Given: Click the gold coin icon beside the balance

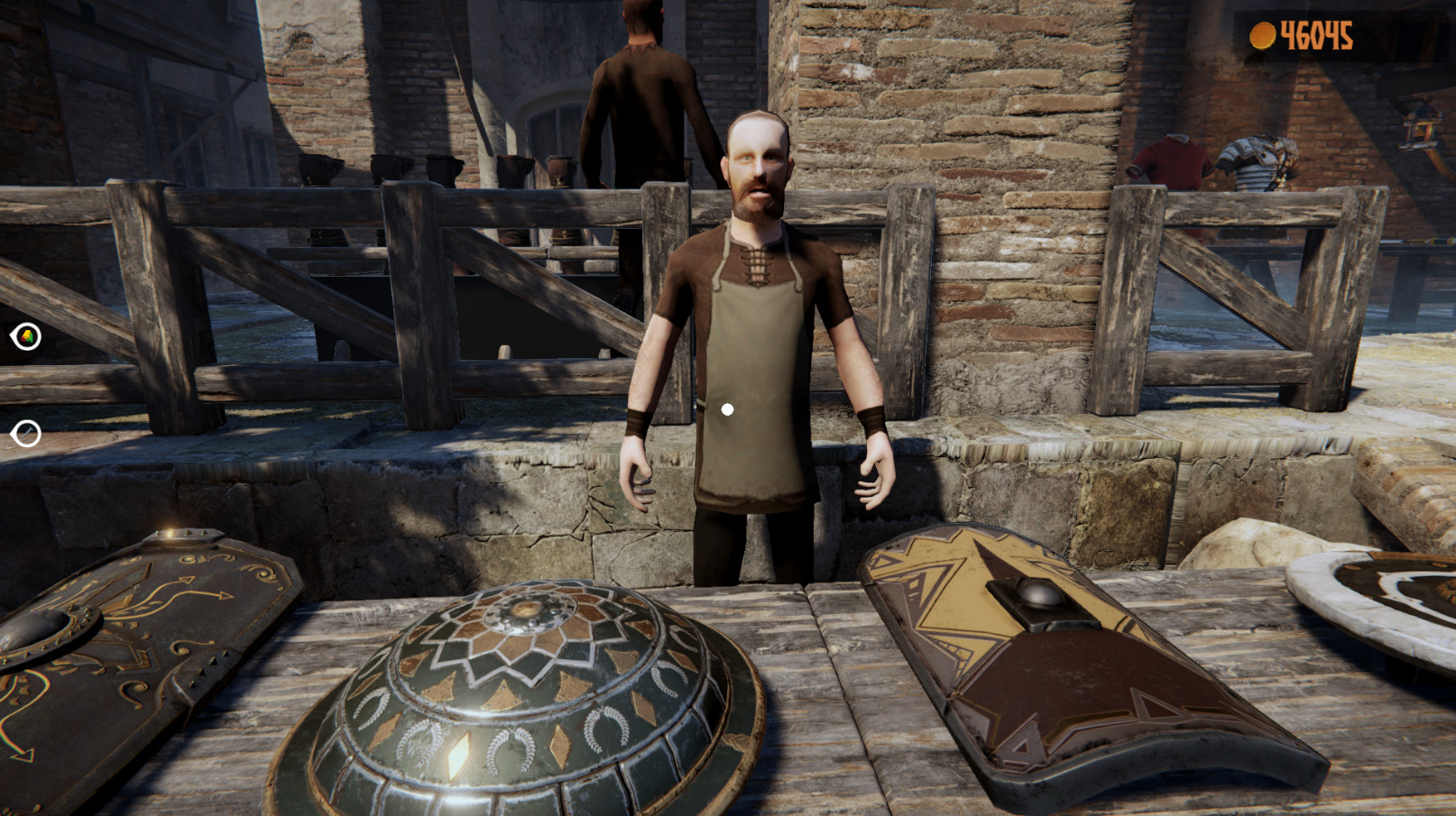Looking at the screenshot, I should (1265, 34).
